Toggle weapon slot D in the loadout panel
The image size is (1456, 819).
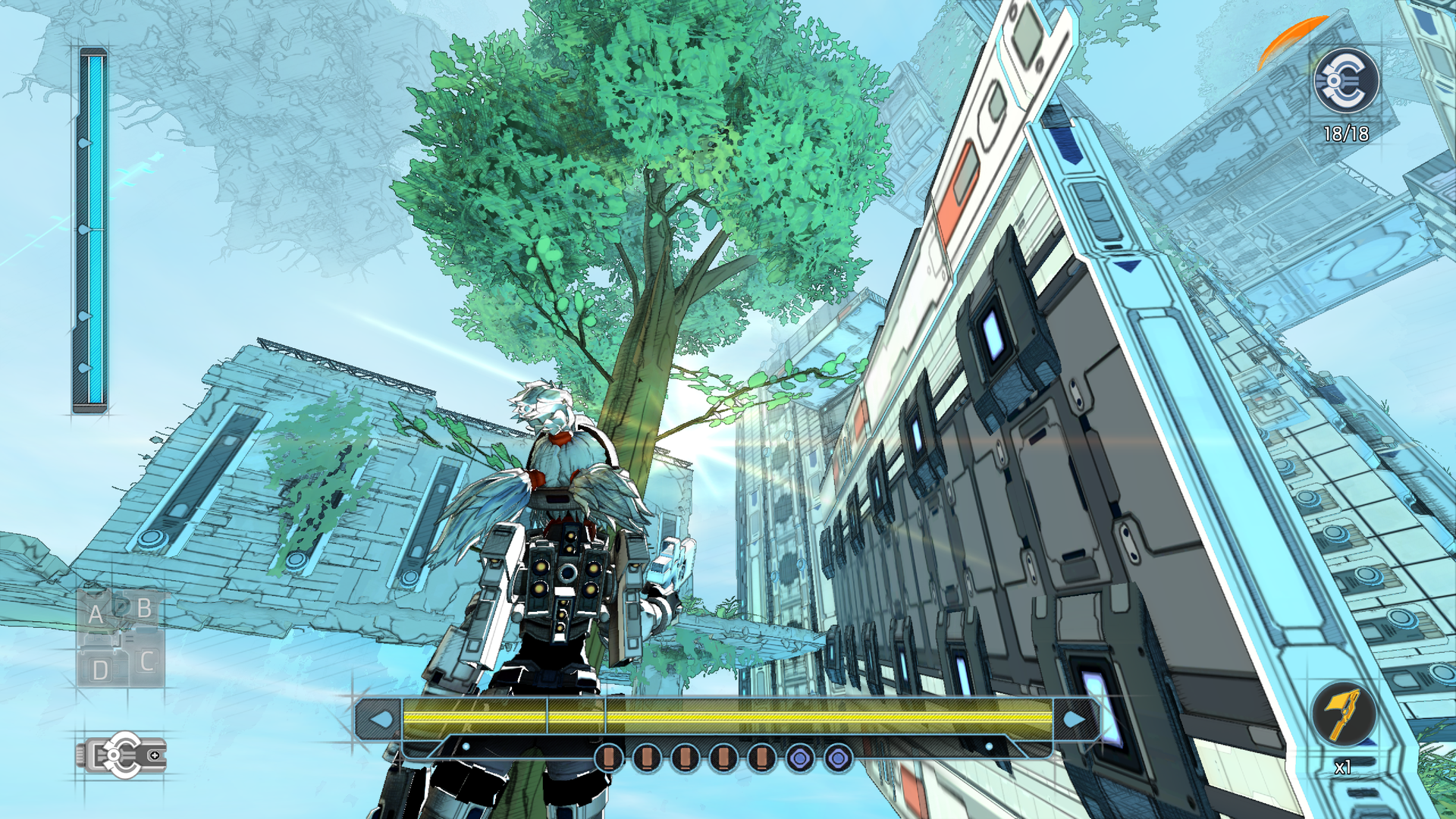point(99,667)
